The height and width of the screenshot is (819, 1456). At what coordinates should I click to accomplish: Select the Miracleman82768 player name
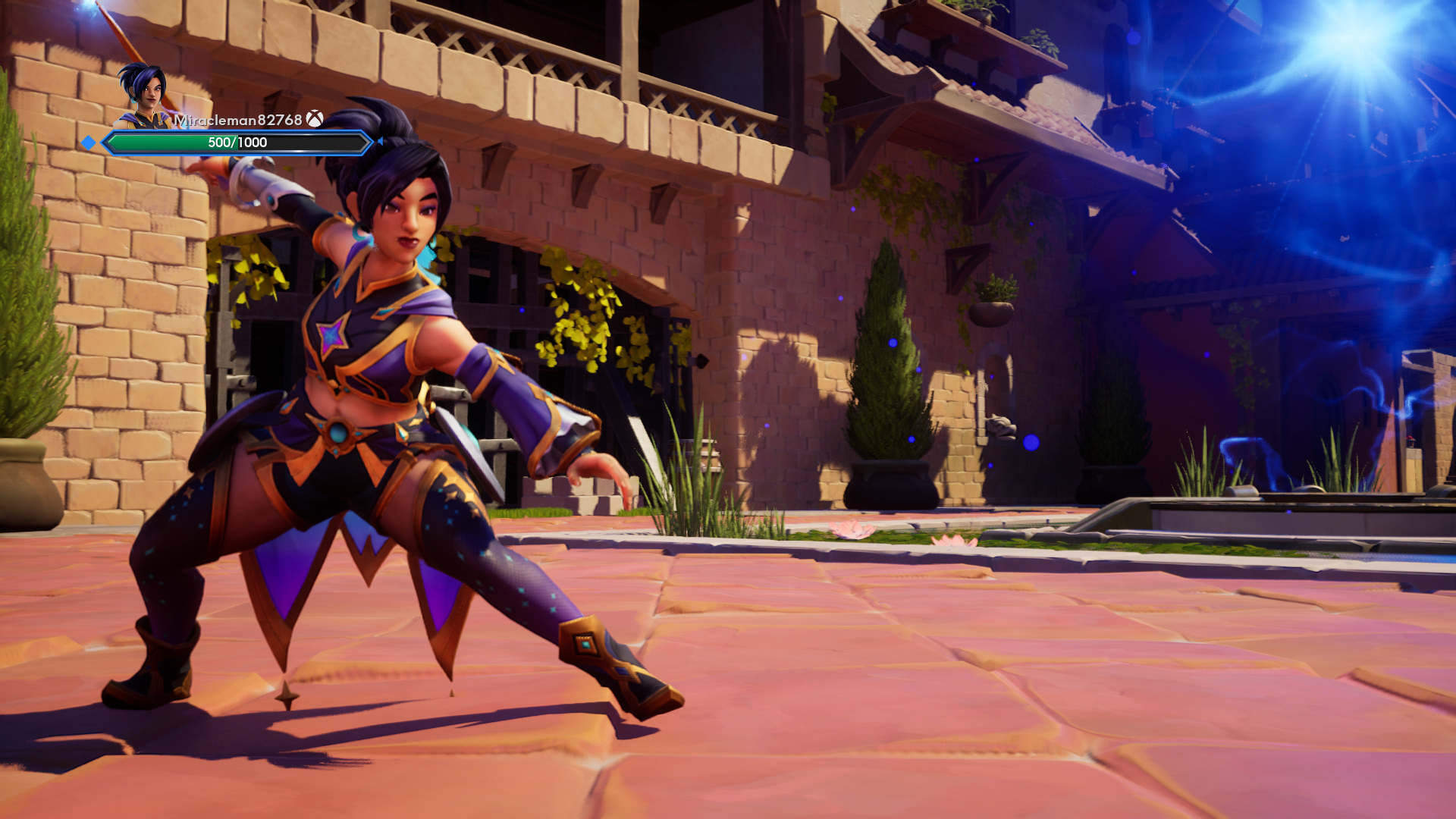(238, 120)
